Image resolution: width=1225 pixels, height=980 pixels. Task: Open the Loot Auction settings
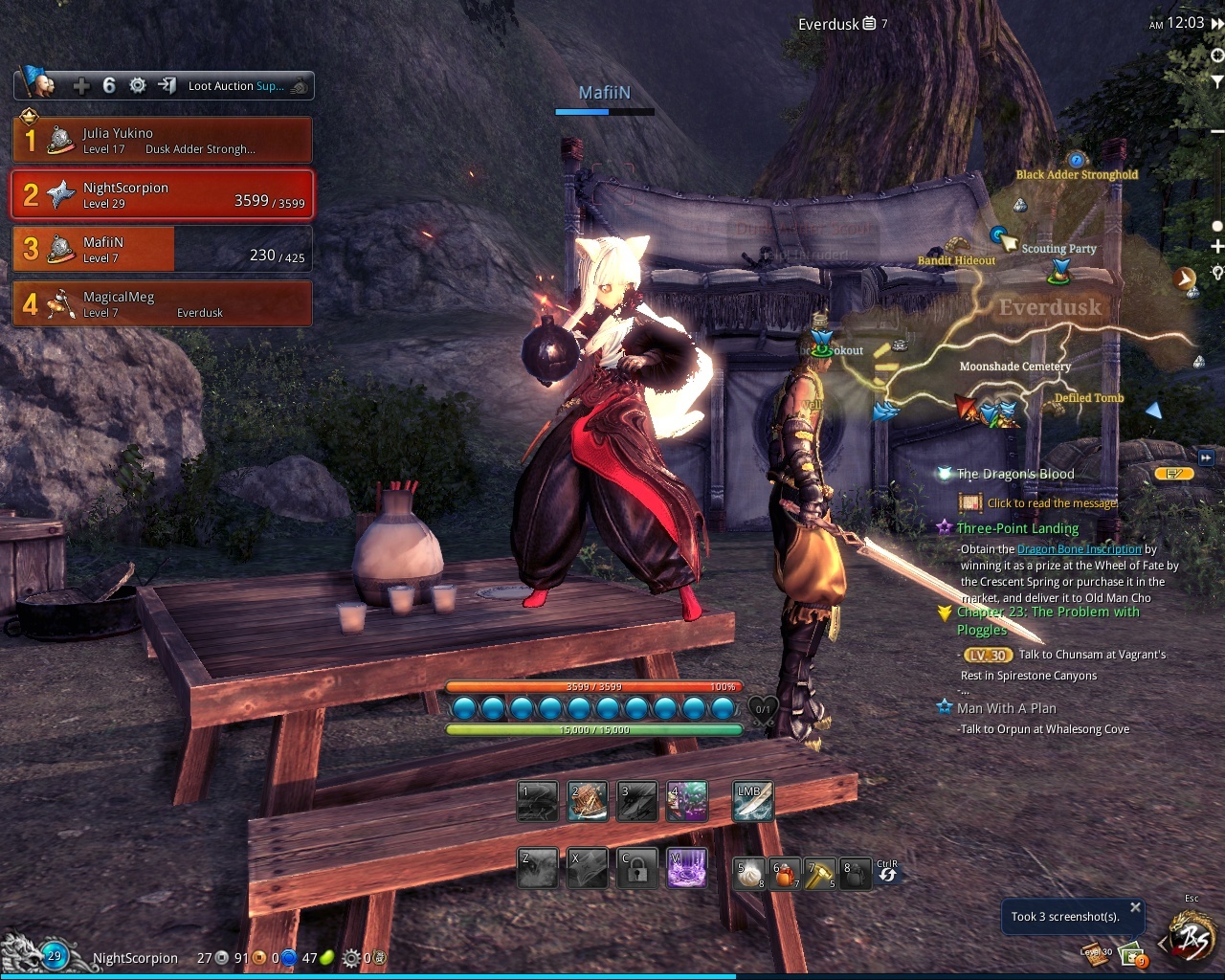pyautogui.click(x=236, y=86)
